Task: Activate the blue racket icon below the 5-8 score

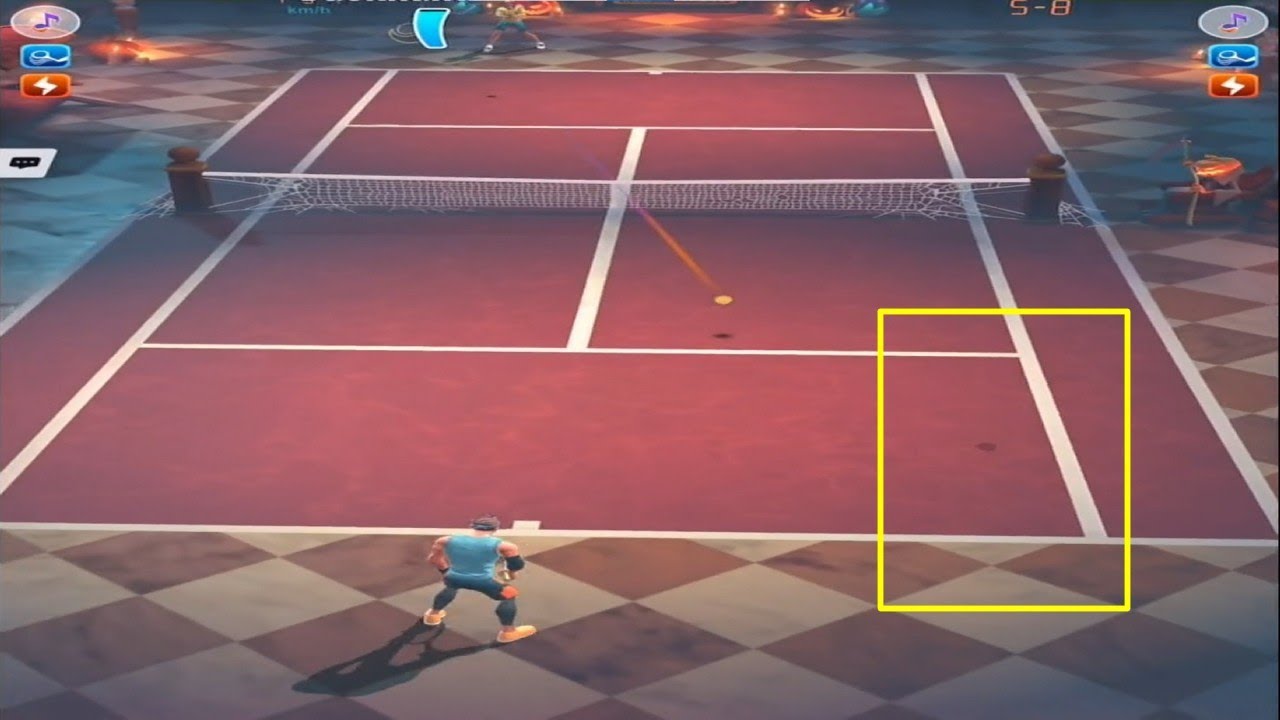Action: pos(1232,56)
